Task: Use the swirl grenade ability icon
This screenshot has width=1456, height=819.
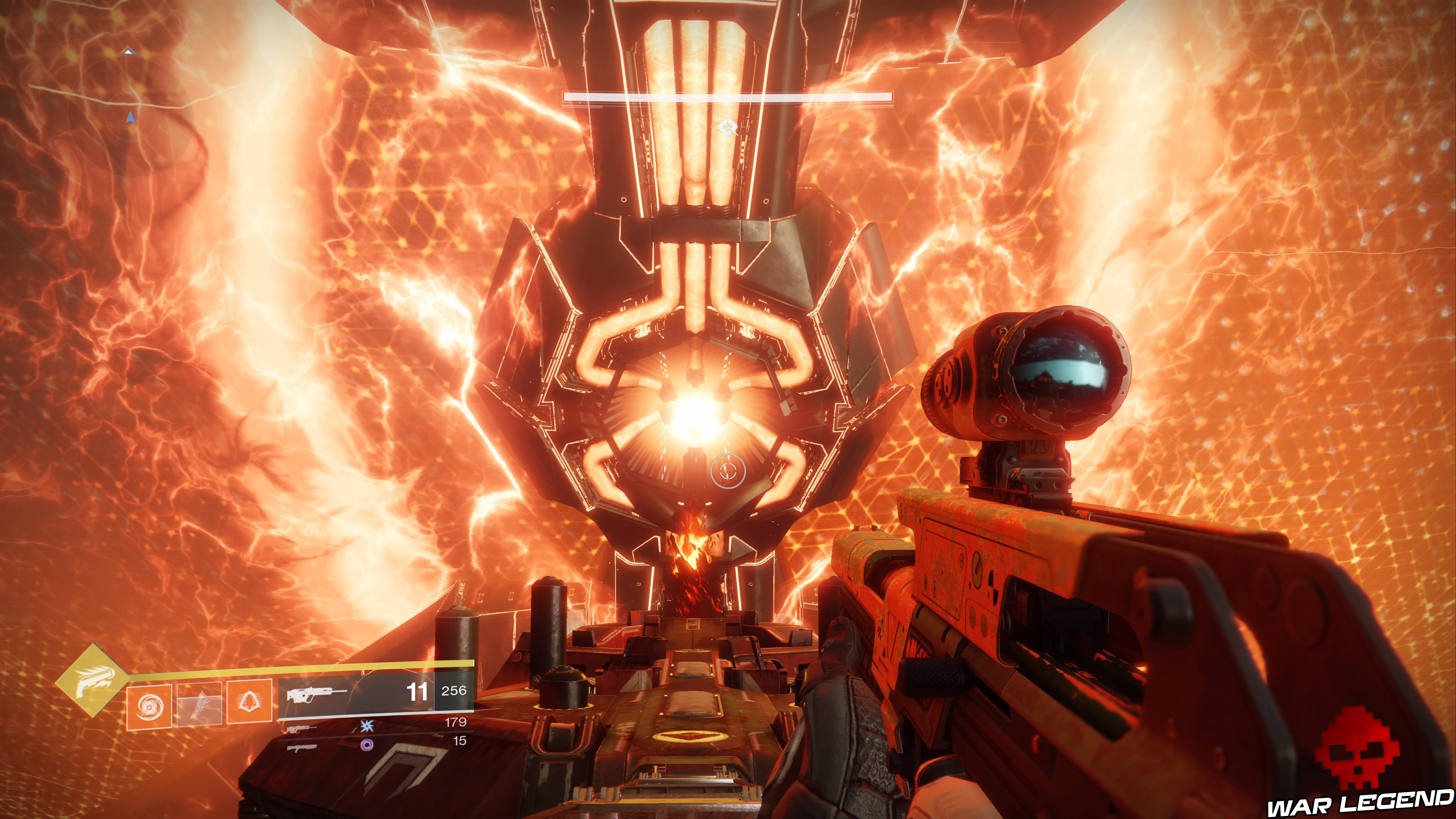Action: point(149,706)
